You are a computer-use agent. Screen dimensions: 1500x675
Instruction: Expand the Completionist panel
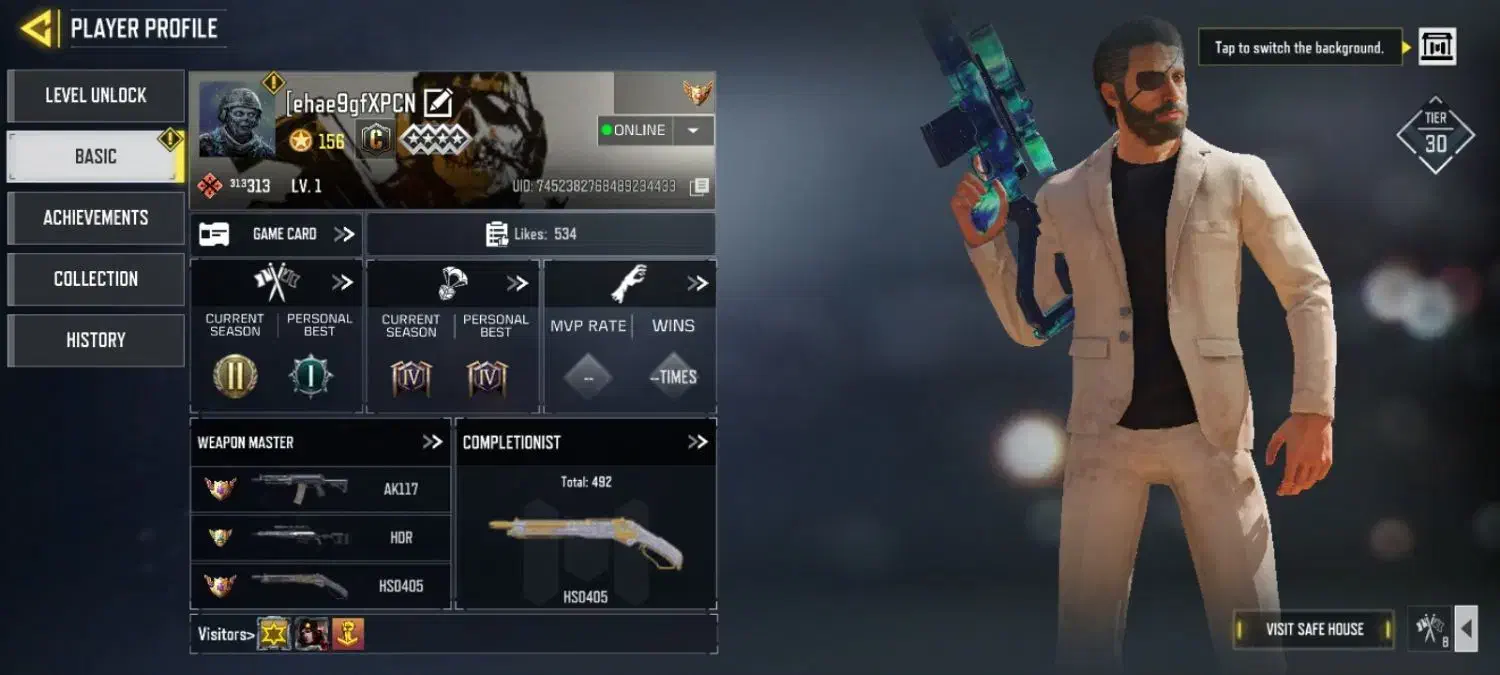pyautogui.click(x=697, y=442)
